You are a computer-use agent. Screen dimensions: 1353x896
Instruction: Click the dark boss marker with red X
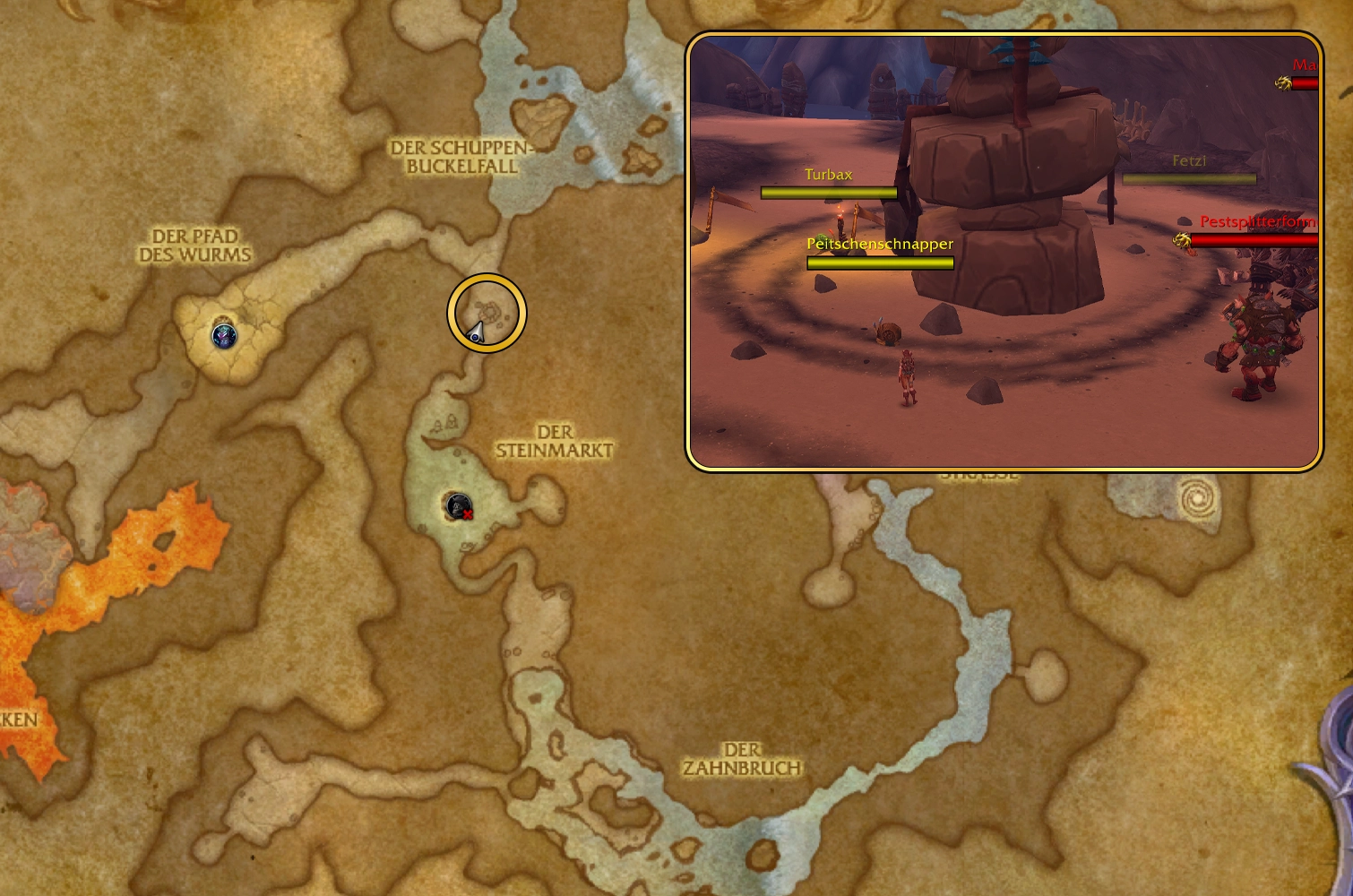pyautogui.click(x=460, y=507)
